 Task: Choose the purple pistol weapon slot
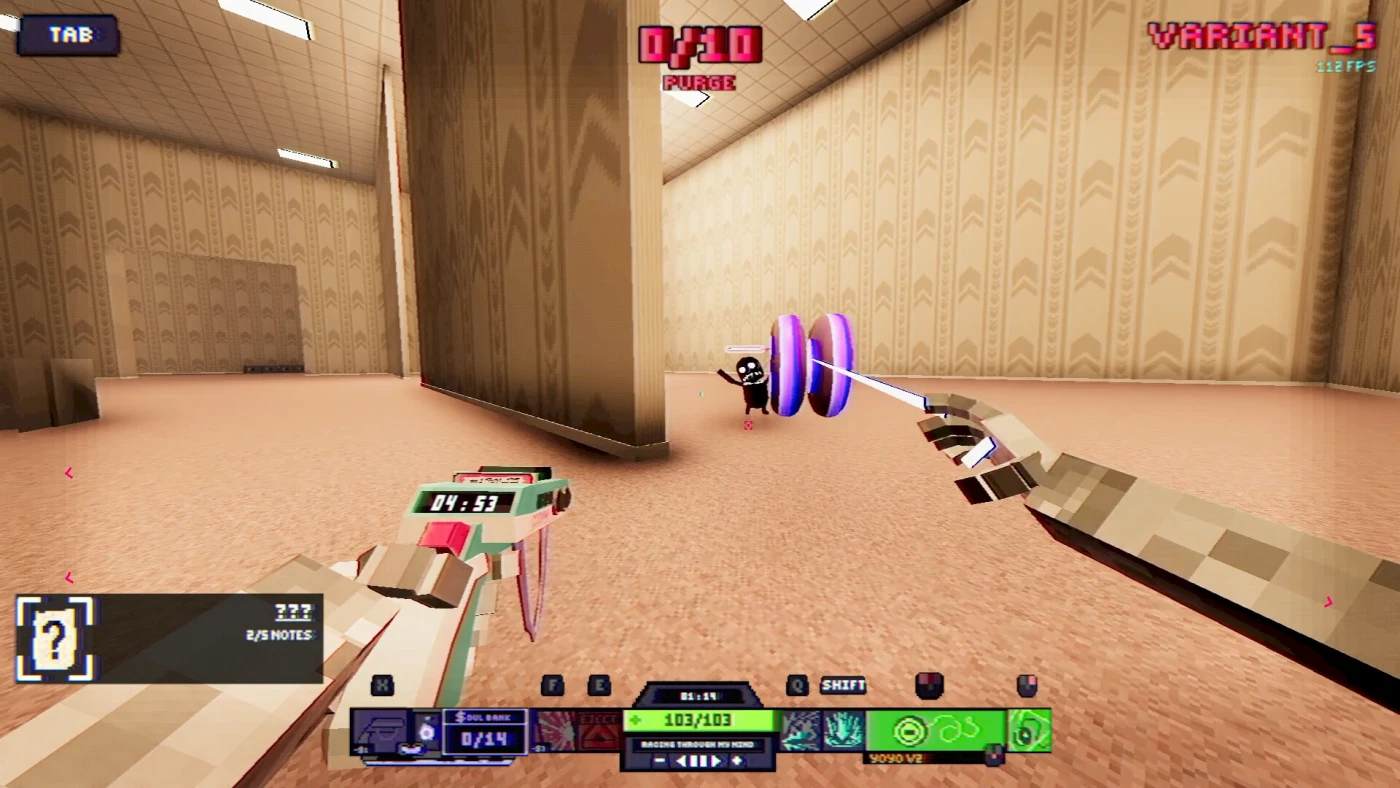pyautogui.click(x=381, y=730)
